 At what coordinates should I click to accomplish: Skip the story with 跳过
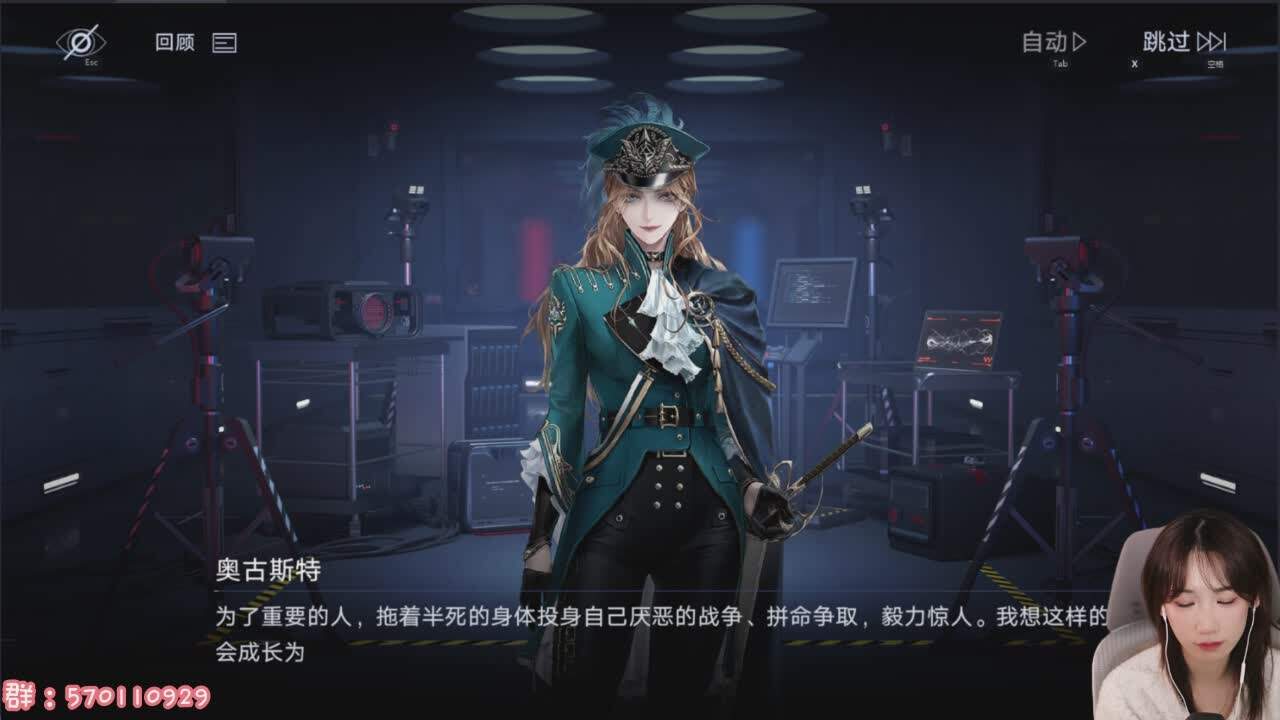pyautogui.click(x=1184, y=42)
